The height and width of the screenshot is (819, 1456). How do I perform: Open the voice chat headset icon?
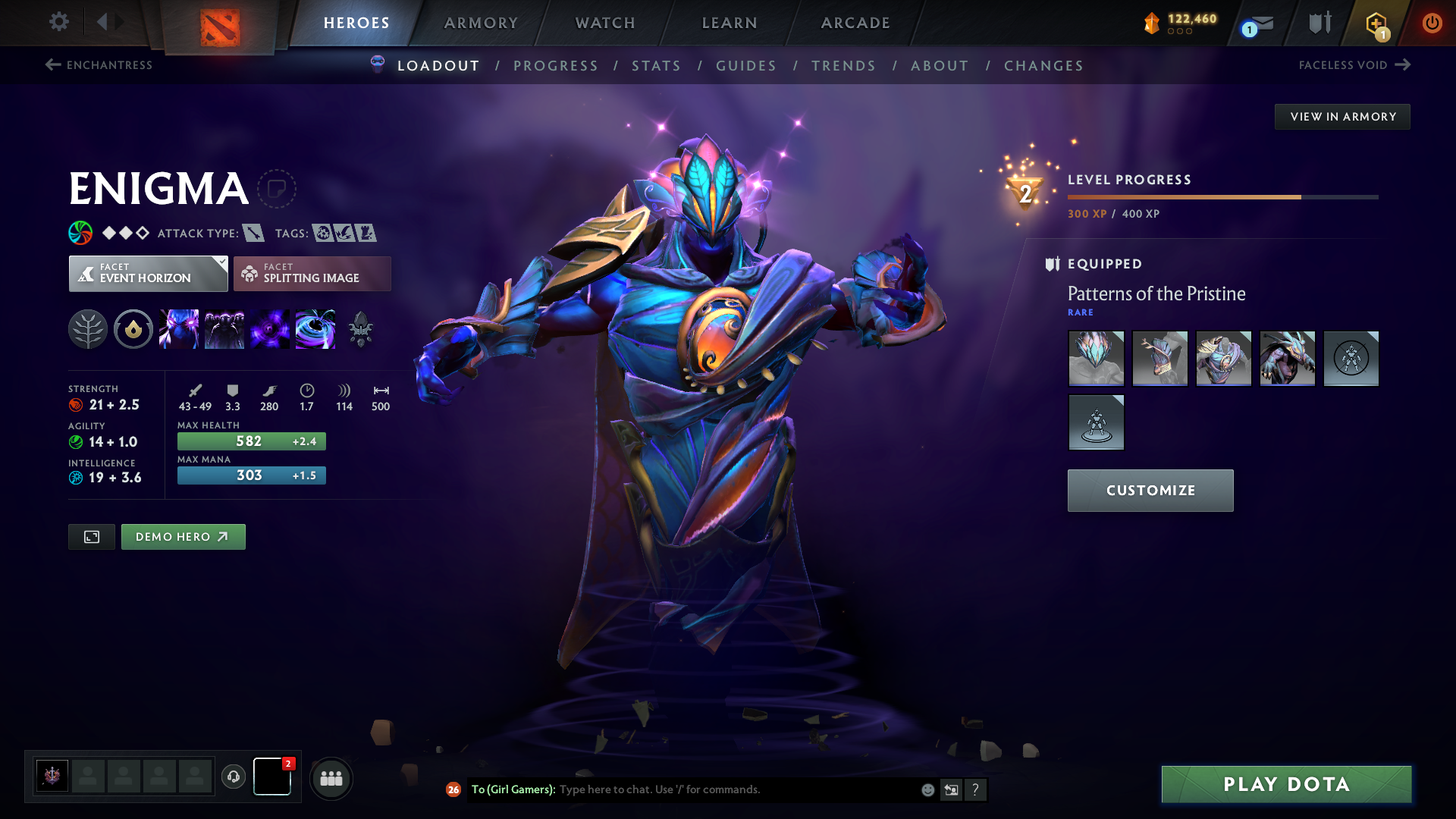[234, 777]
